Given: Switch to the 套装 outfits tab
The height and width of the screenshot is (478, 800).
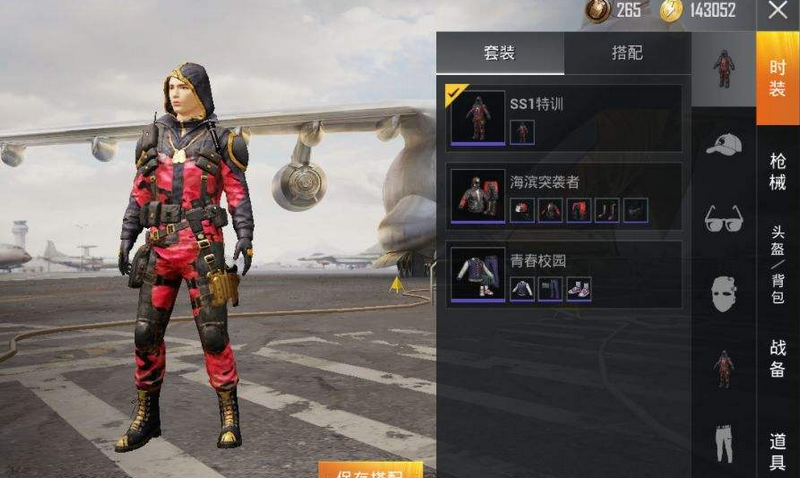Looking at the screenshot, I should click(x=500, y=53).
